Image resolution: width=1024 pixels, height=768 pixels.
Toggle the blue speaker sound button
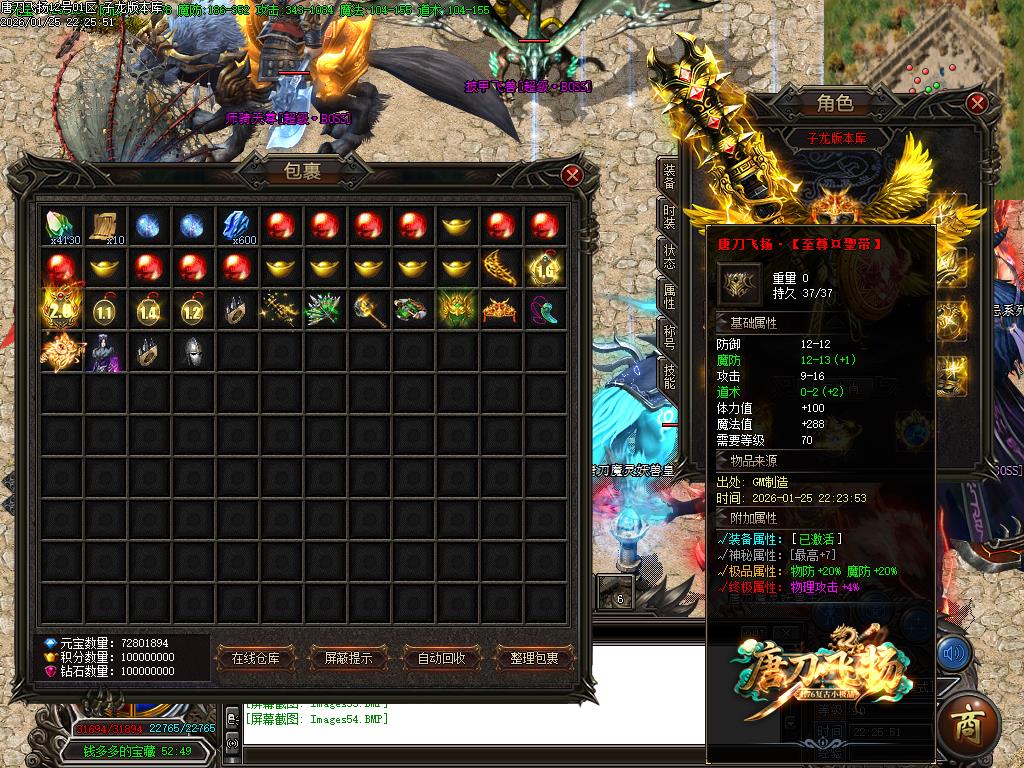[x=953, y=654]
